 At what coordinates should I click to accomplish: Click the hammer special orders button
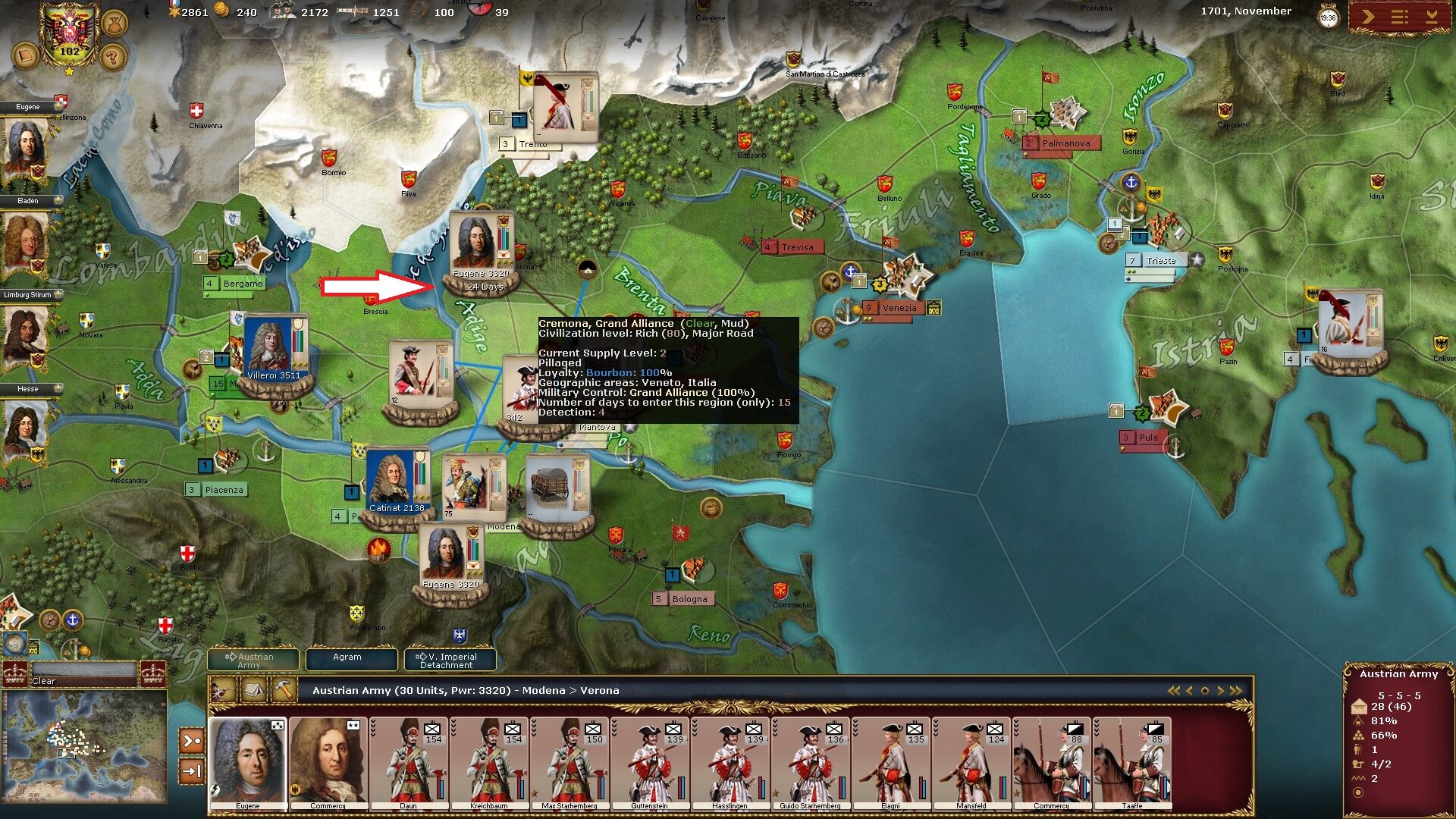pos(282,690)
